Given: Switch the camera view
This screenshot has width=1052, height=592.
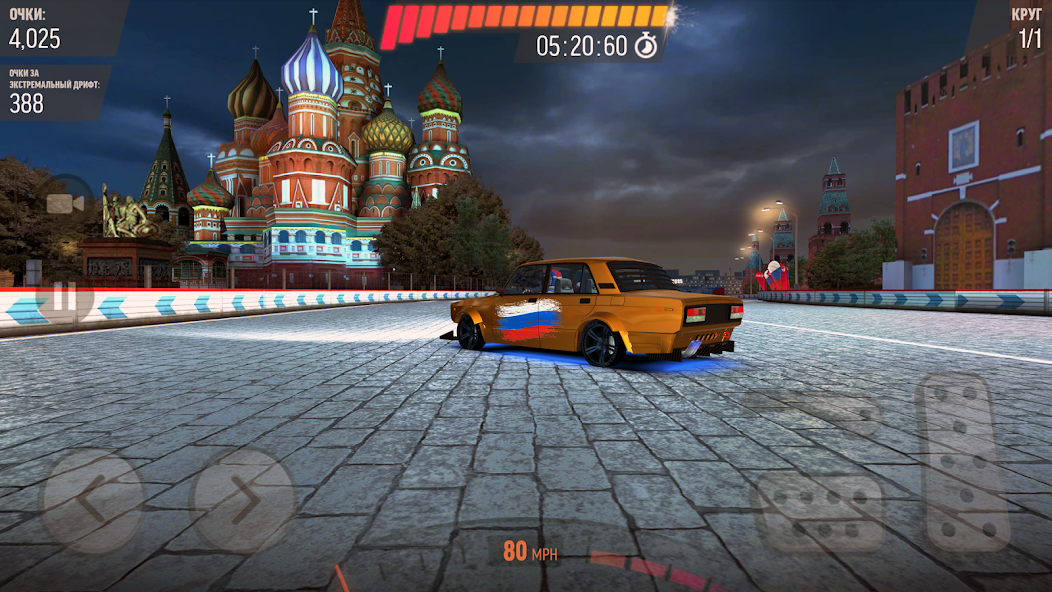Looking at the screenshot, I should tap(65, 203).
